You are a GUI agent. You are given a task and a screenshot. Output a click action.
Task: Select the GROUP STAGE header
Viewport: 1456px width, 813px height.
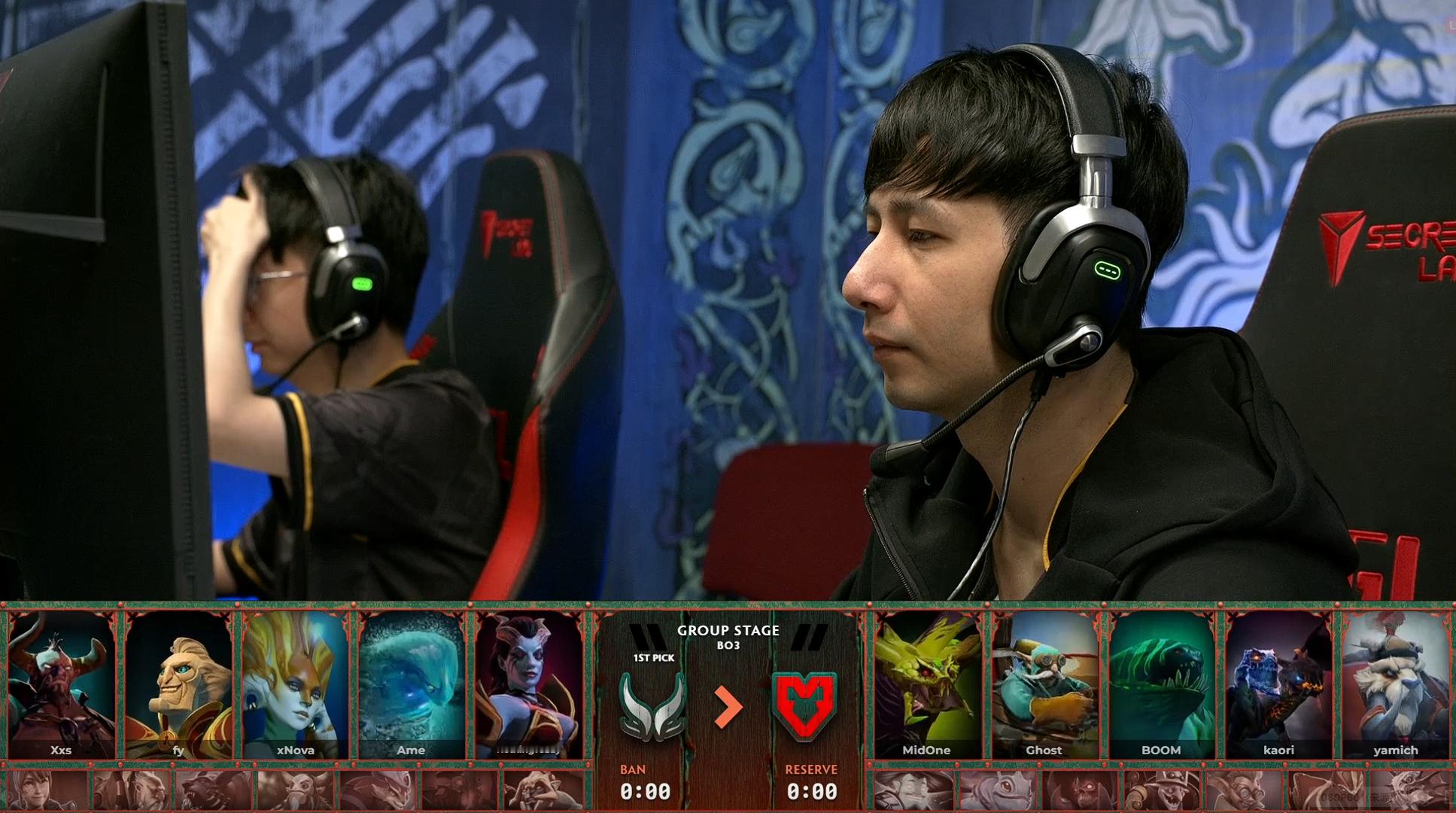coord(728,630)
